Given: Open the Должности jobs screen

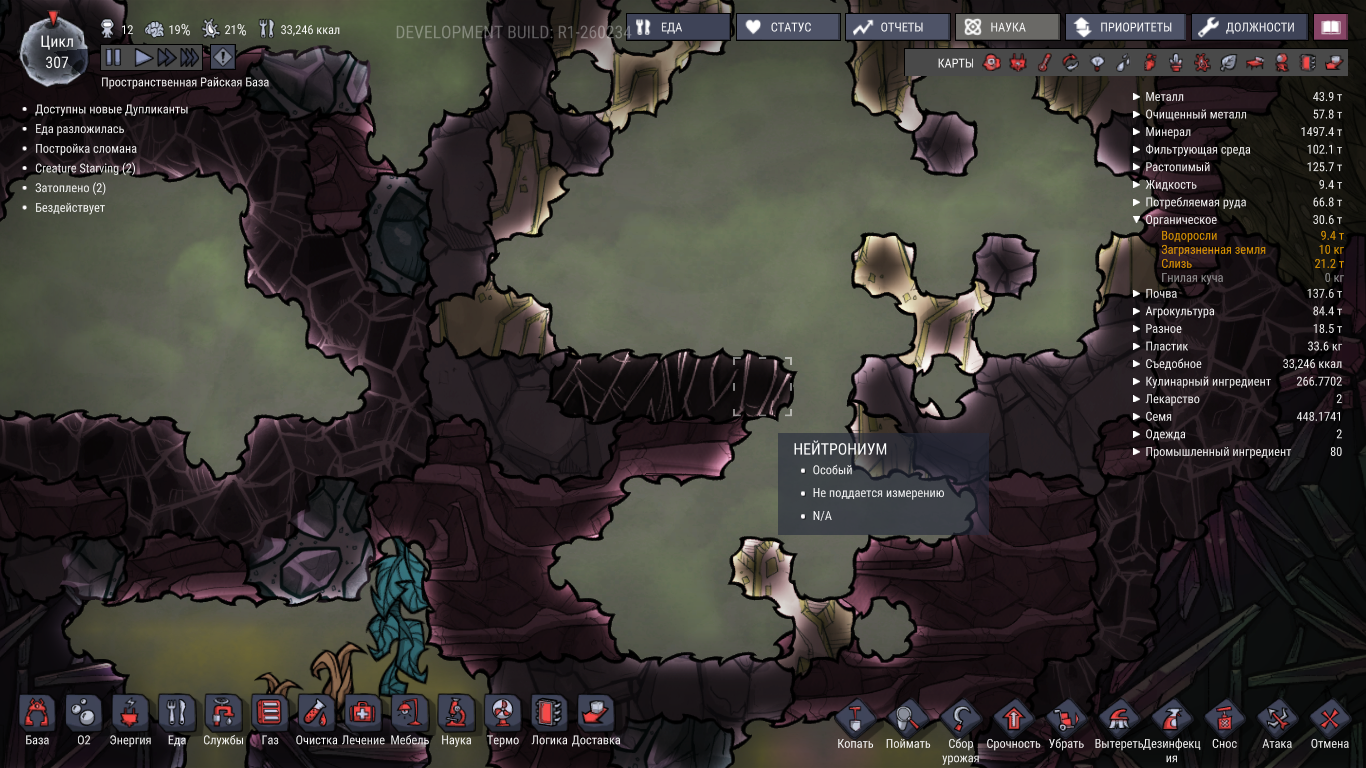Looking at the screenshot, I should click(x=1249, y=27).
